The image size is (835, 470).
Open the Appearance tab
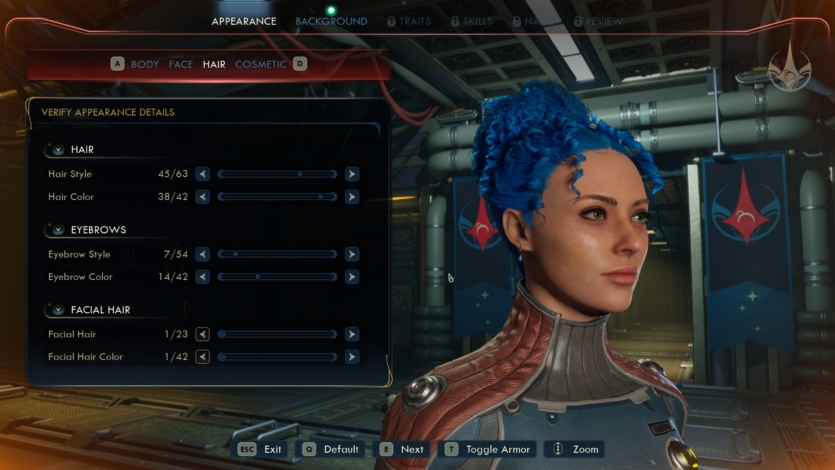(x=244, y=21)
